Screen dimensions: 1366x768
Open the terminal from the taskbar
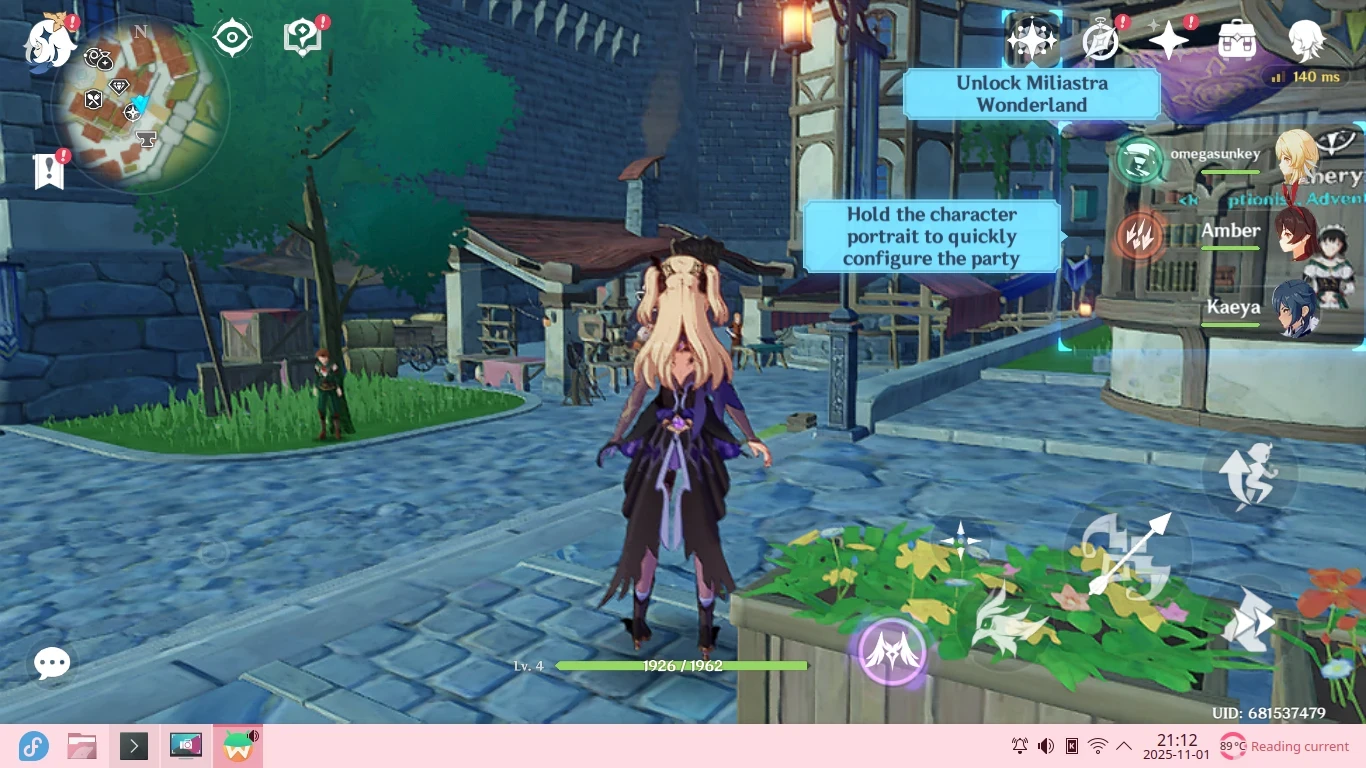coord(134,746)
